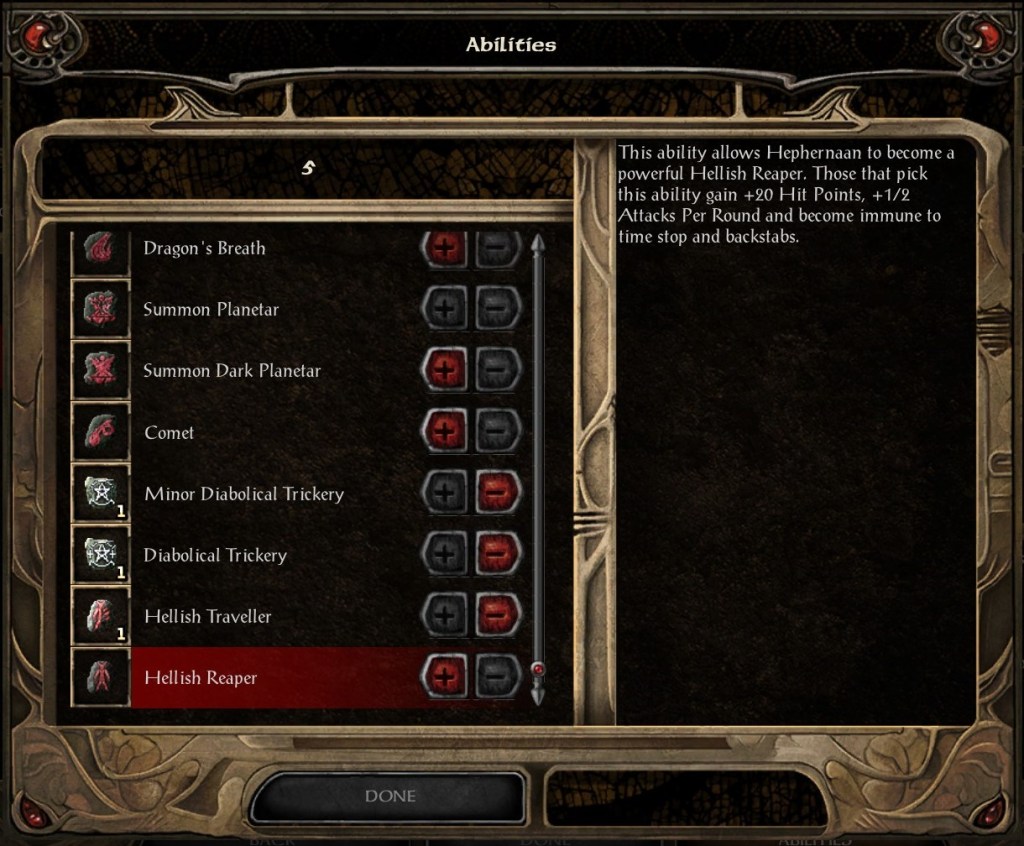Add a point to Comet
Viewport: 1024px width, 846px height.
click(446, 432)
